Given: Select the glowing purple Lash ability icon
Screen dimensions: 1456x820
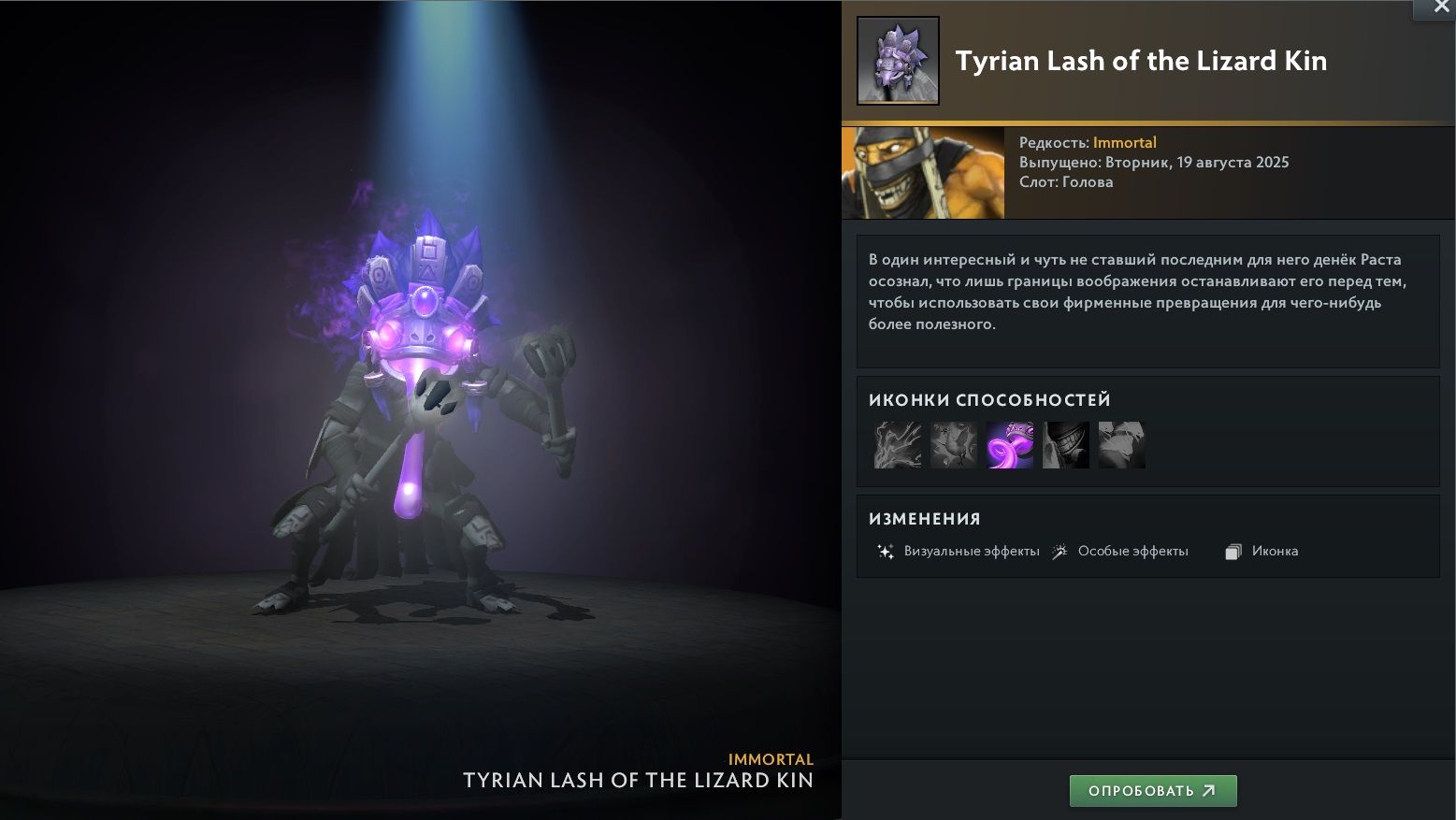Looking at the screenshot, I should (x=1010, y=444).
